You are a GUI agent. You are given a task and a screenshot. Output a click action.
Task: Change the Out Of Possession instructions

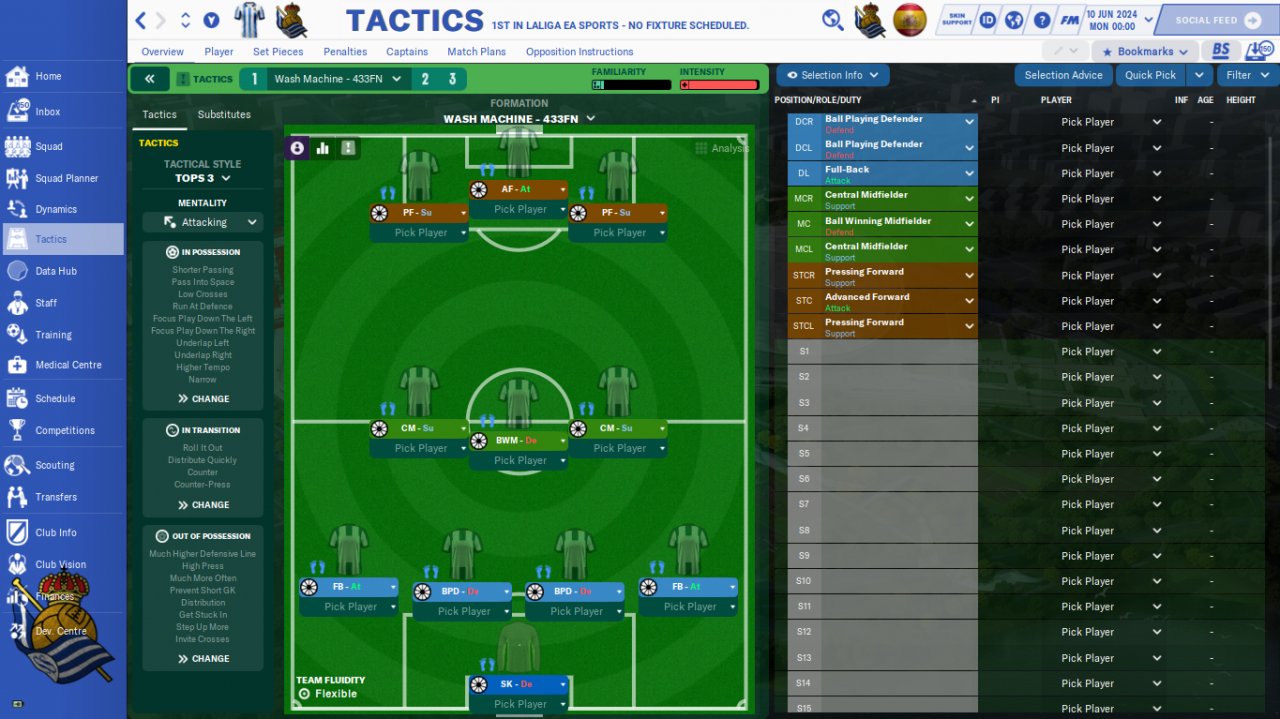(x=203, y=659)
